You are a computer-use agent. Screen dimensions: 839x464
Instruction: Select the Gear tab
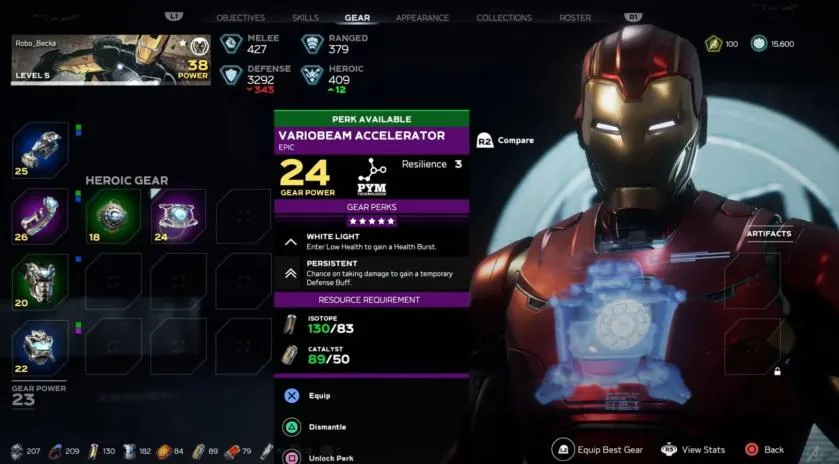point(357,18)
